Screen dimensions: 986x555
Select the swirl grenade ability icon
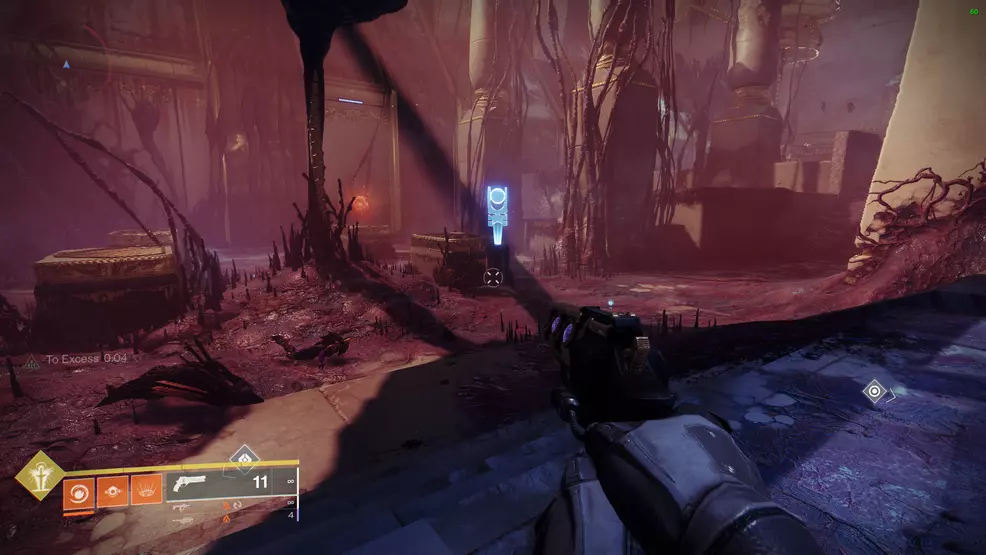tap(79, 492)
